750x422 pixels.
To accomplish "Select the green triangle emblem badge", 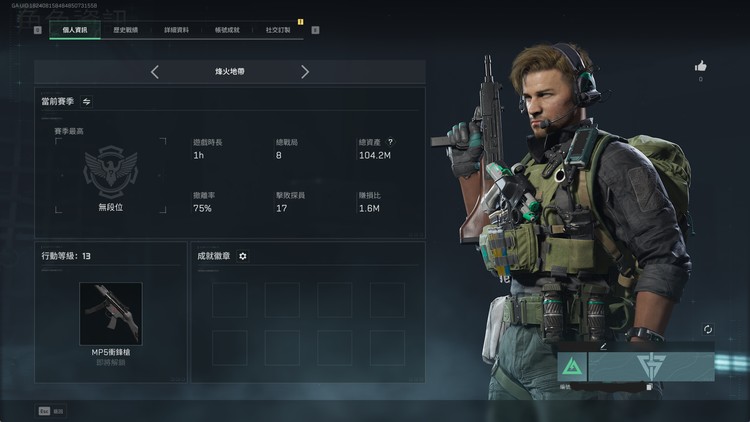I will (x=571, y=367).
